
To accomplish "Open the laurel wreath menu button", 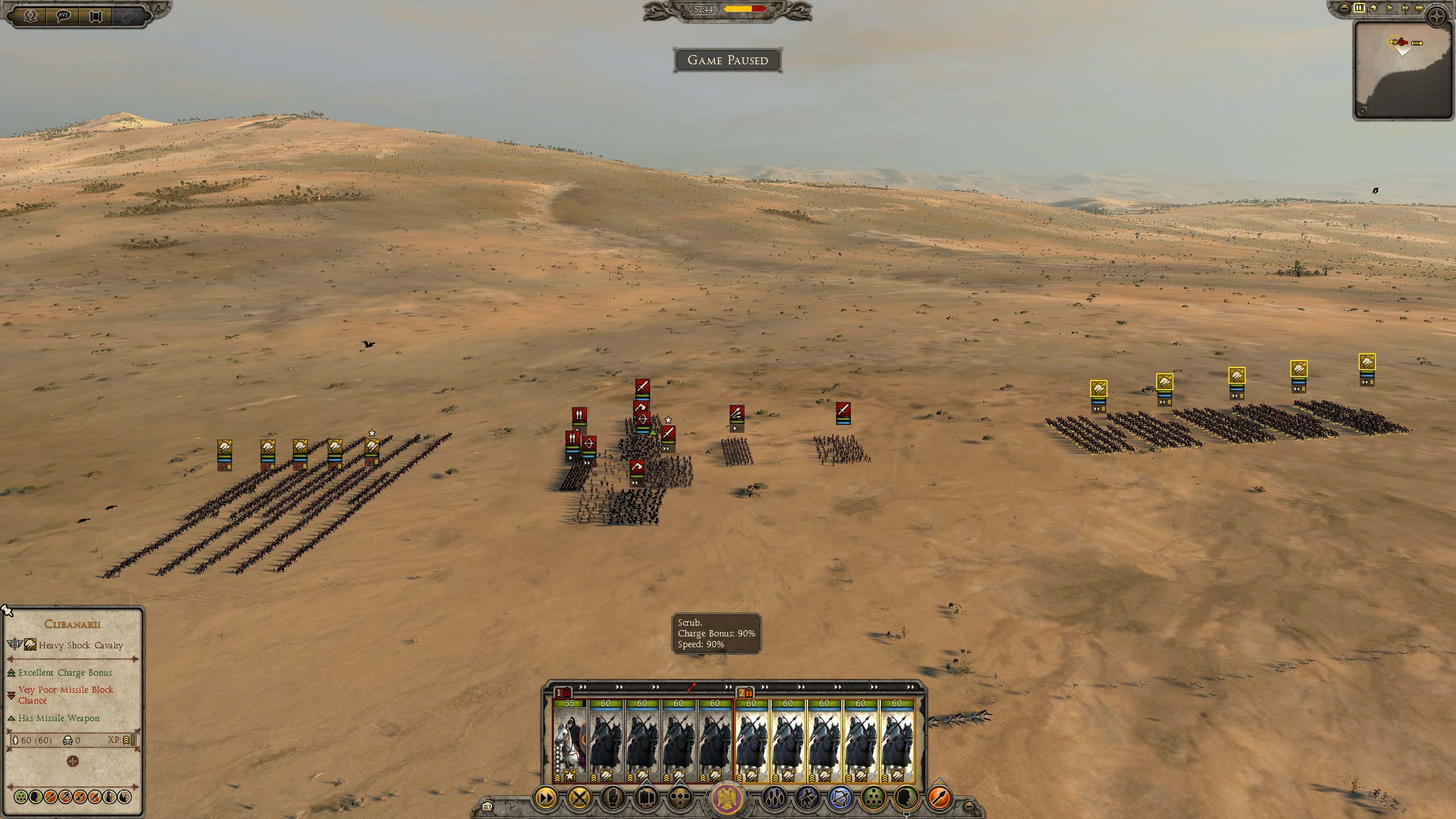I will (30, 15).
